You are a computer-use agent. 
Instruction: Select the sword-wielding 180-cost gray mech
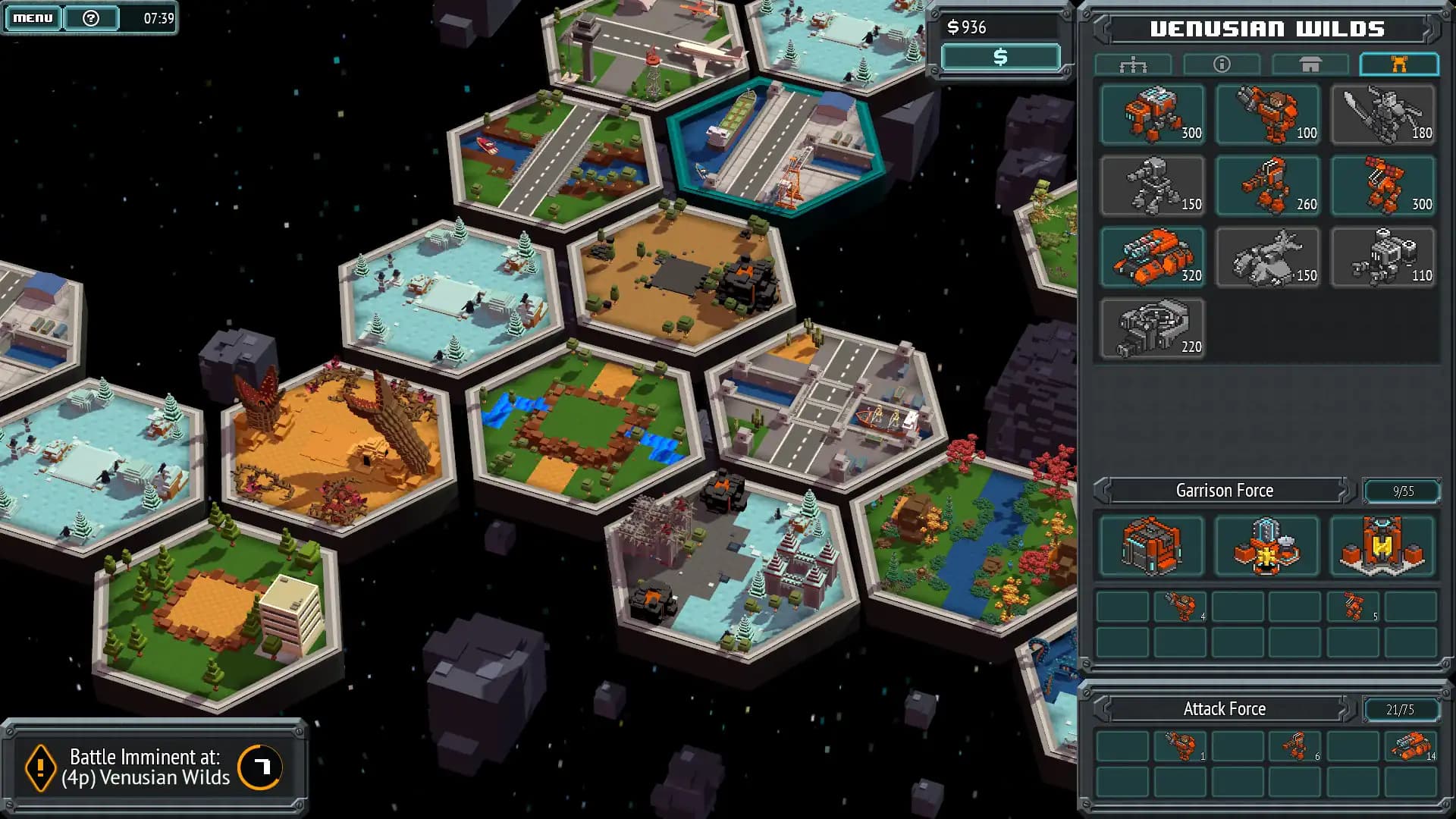tap(1382, 114)
